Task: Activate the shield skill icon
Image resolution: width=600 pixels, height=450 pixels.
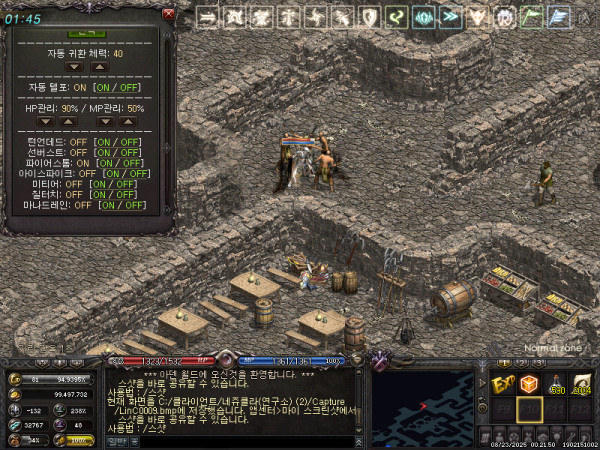Action: point(369,17)
